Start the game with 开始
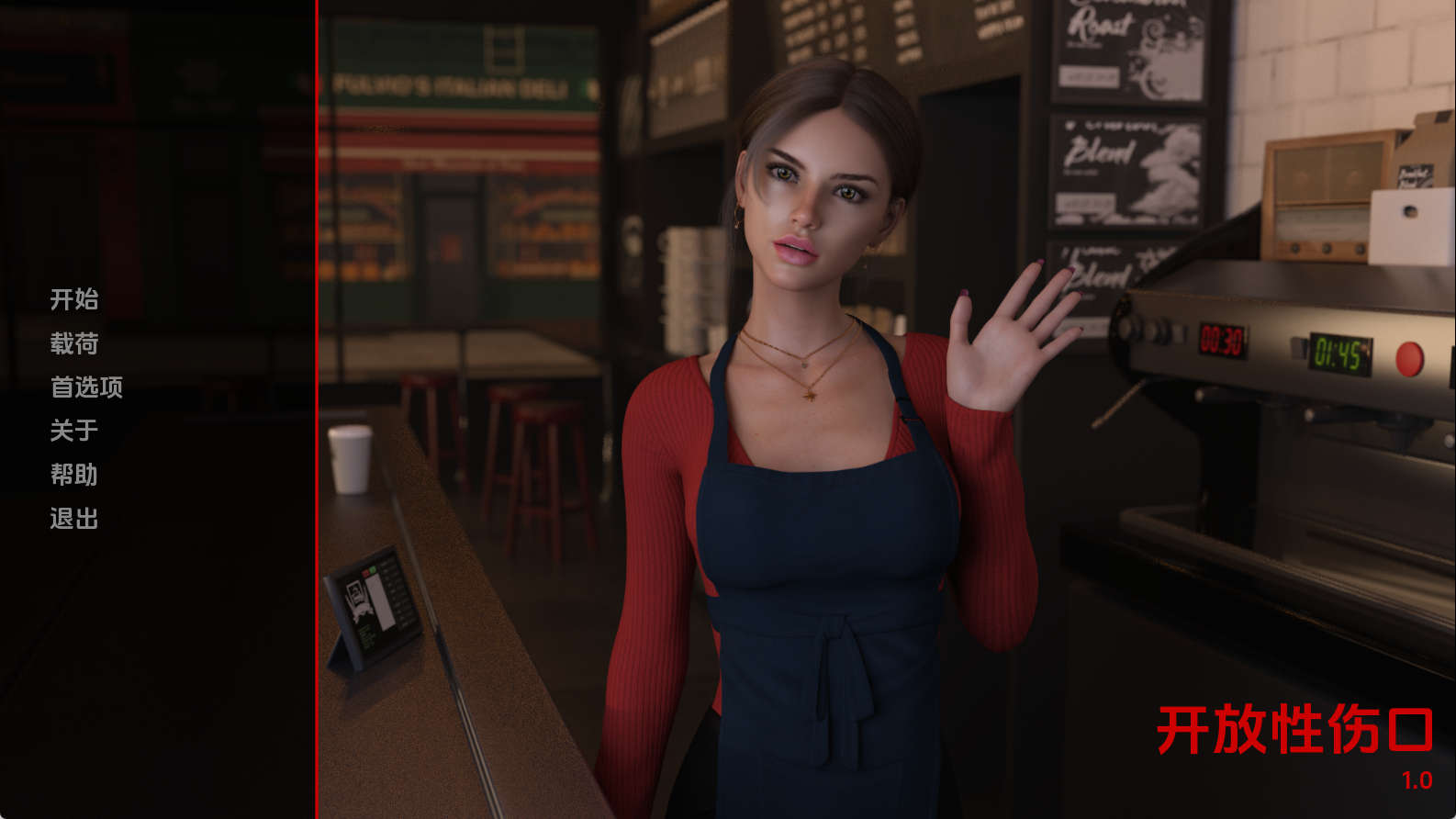Screen dimensions: 1456x819 (x=74, y=299)
